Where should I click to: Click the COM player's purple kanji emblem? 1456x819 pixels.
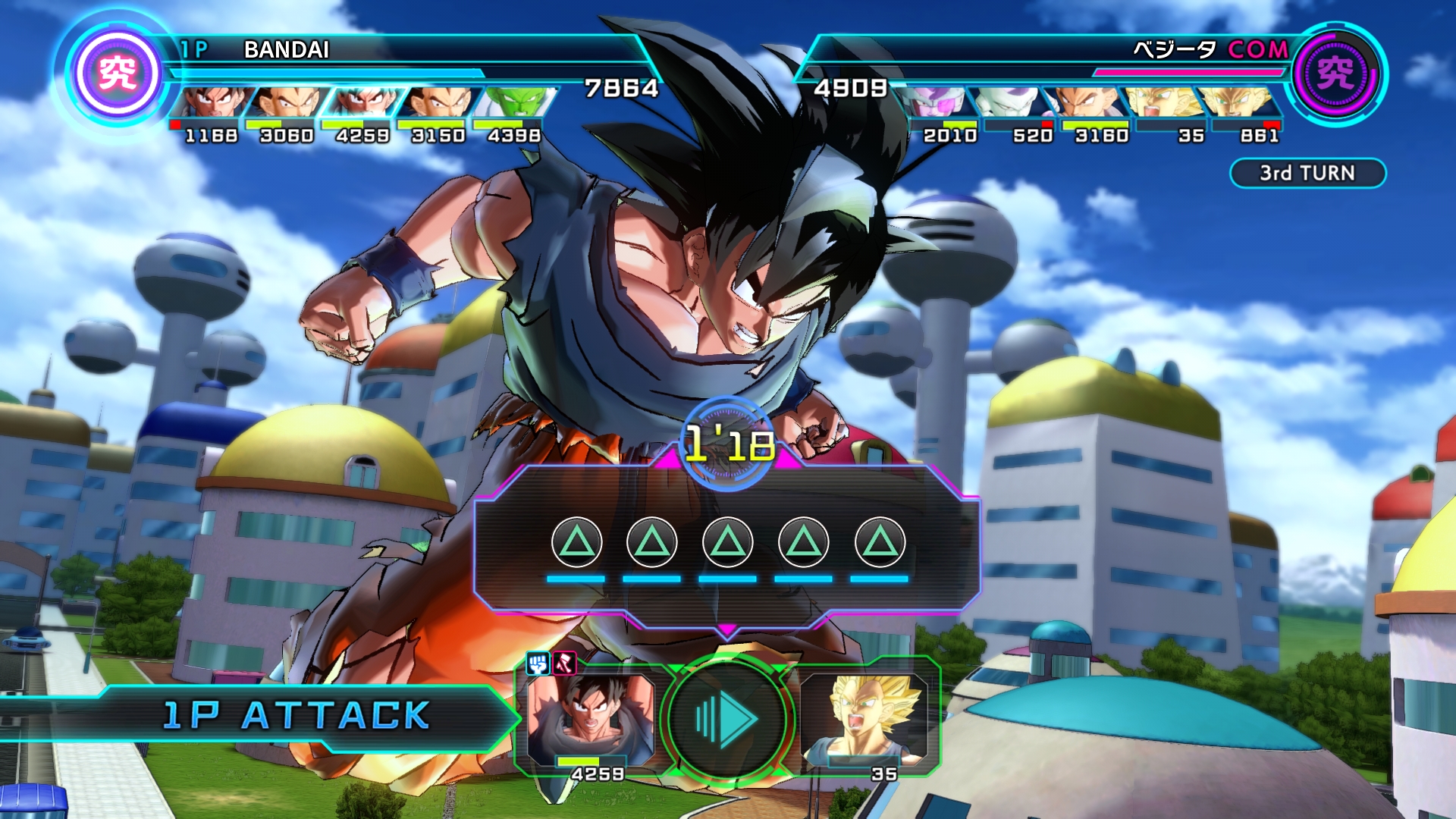point(1335,74)
